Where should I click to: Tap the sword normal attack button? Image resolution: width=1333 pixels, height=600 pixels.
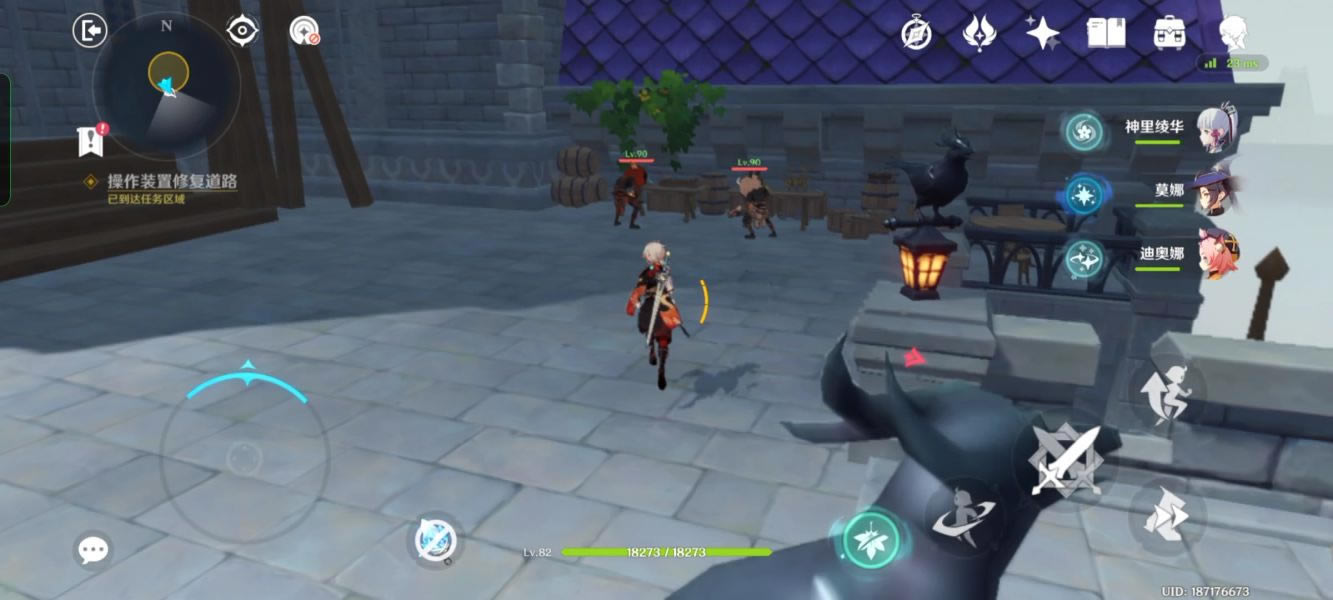click(1066, 462)
